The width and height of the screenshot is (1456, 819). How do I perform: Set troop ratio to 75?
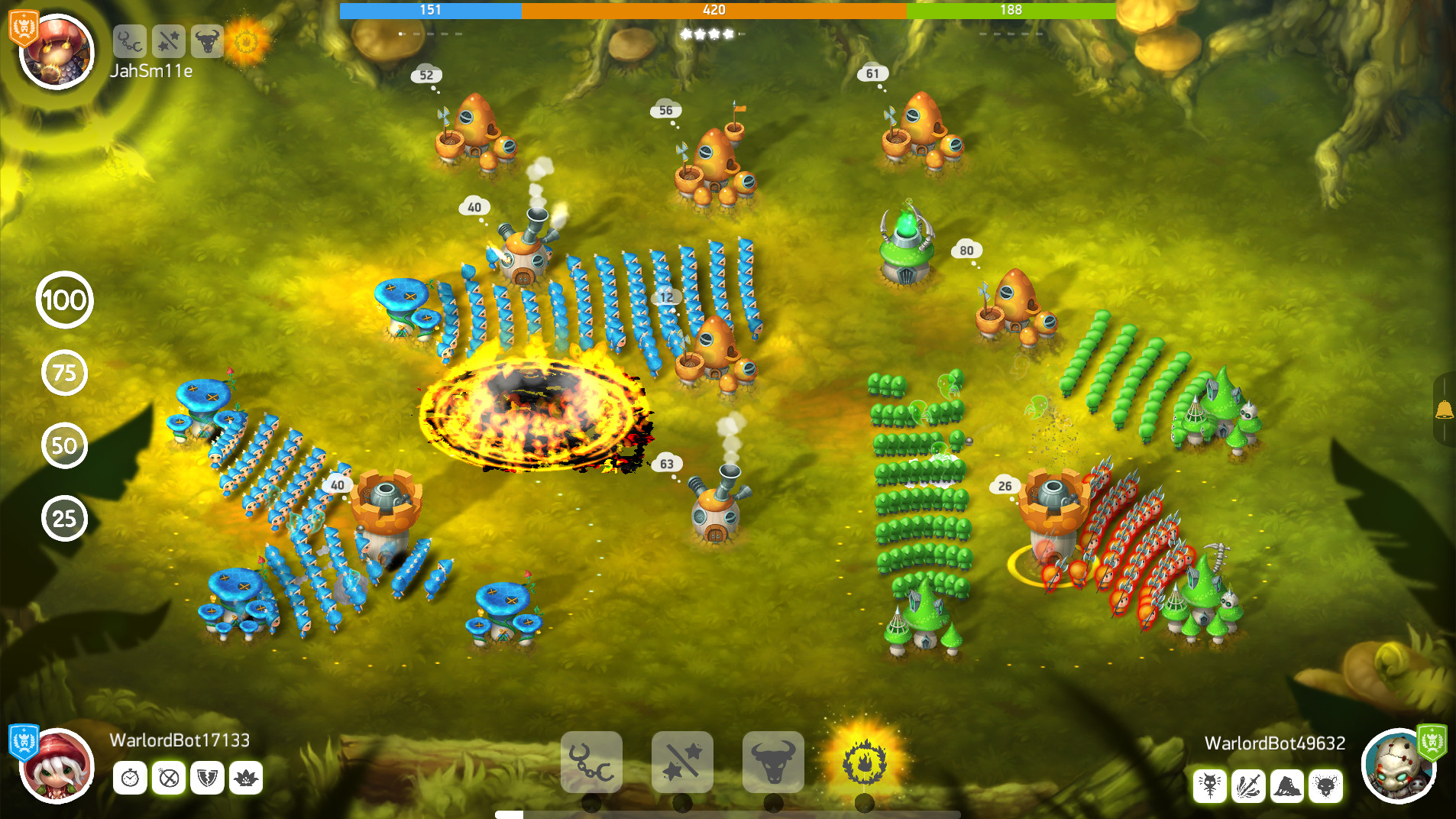64,374
